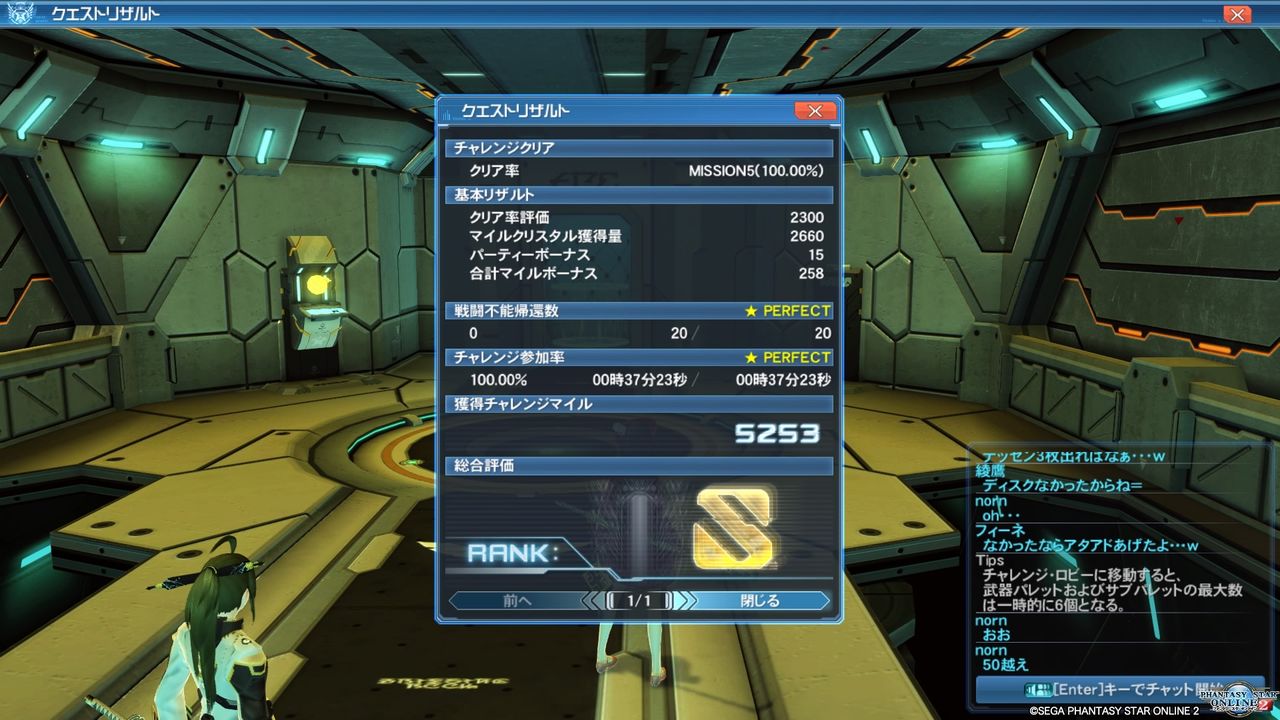Close the results with the 閉じる button

[764, 601]
